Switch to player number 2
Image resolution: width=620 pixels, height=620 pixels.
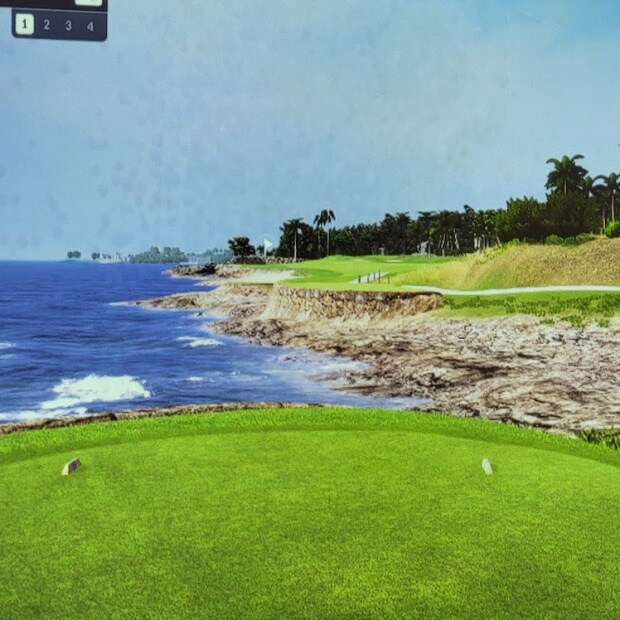coord(46,25)
